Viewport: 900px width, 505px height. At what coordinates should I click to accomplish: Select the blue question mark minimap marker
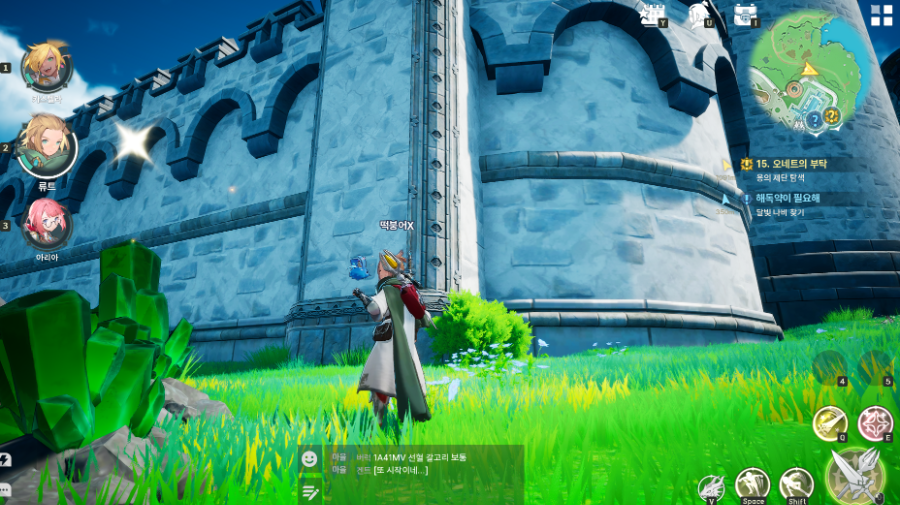tap(814, 118)
